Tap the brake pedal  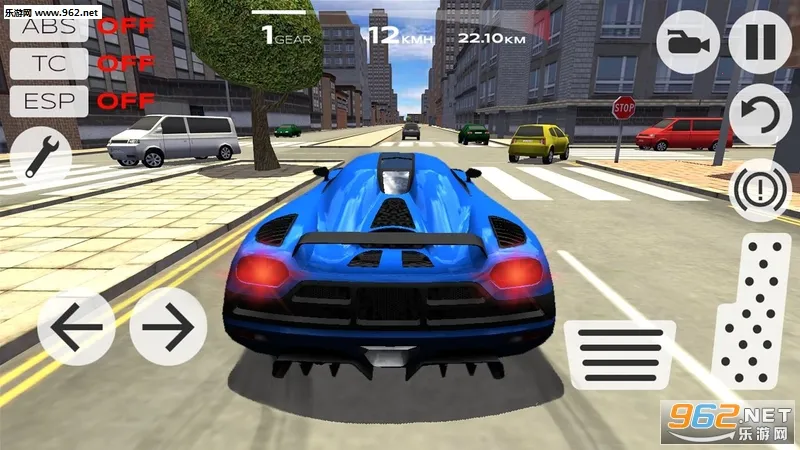pos(620,351)
